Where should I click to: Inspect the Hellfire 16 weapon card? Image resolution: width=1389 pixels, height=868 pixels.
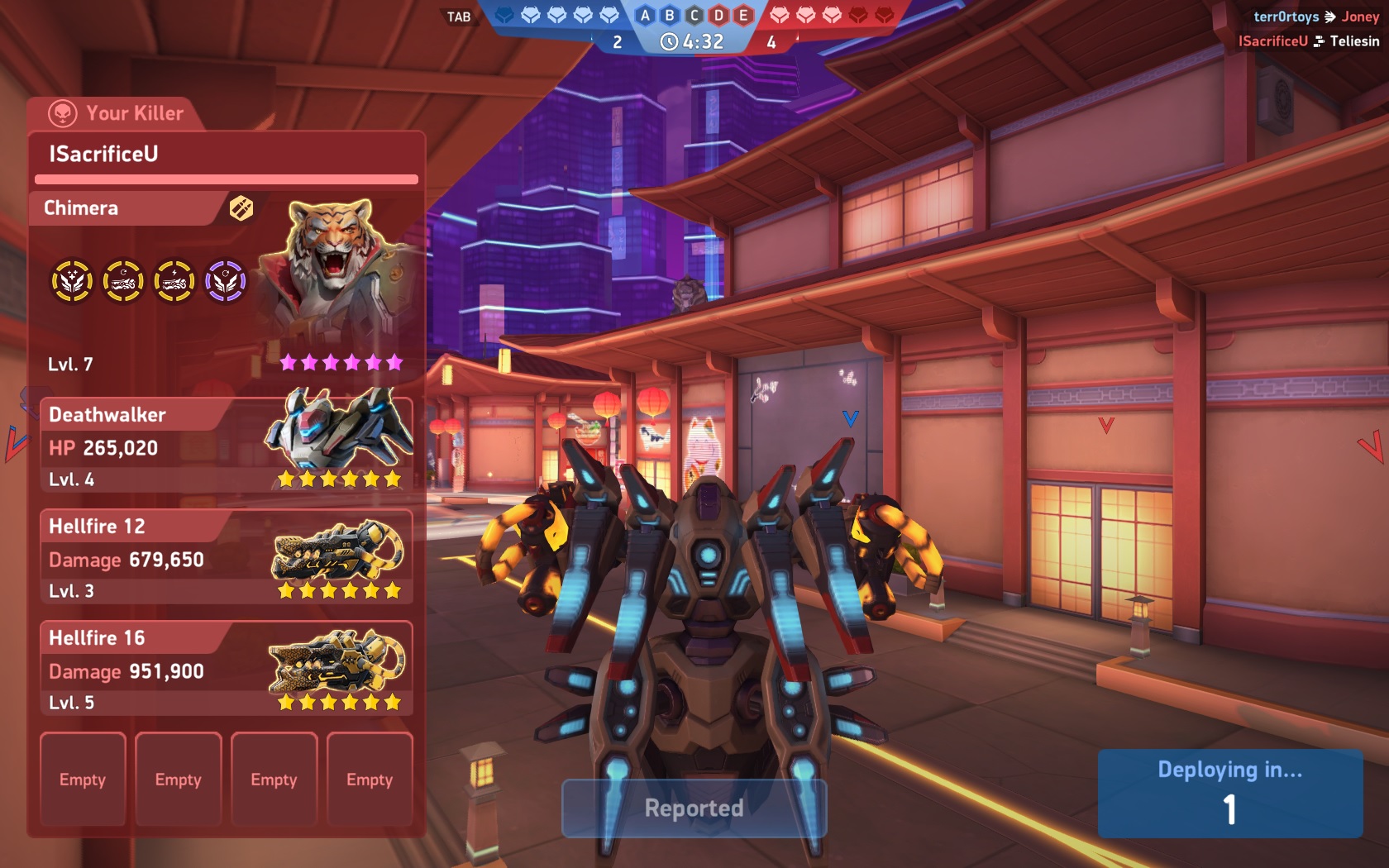[x=226, y=669]
